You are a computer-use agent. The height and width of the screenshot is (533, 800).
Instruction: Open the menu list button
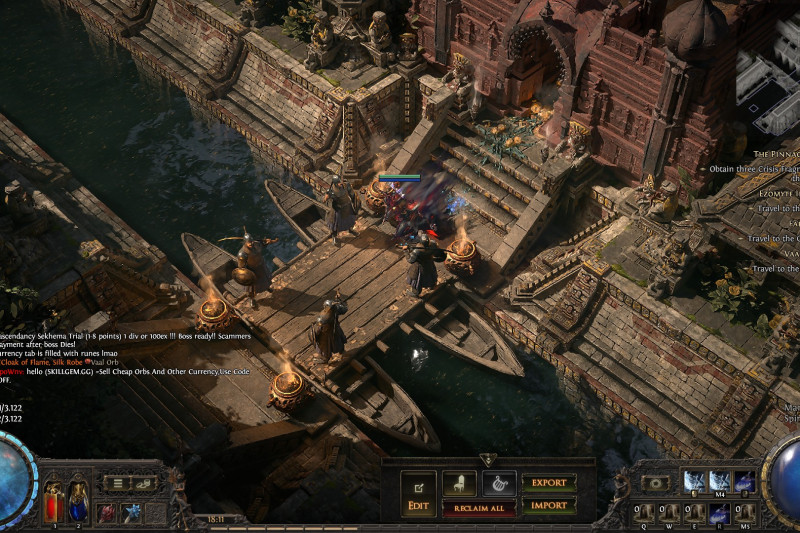118,483
